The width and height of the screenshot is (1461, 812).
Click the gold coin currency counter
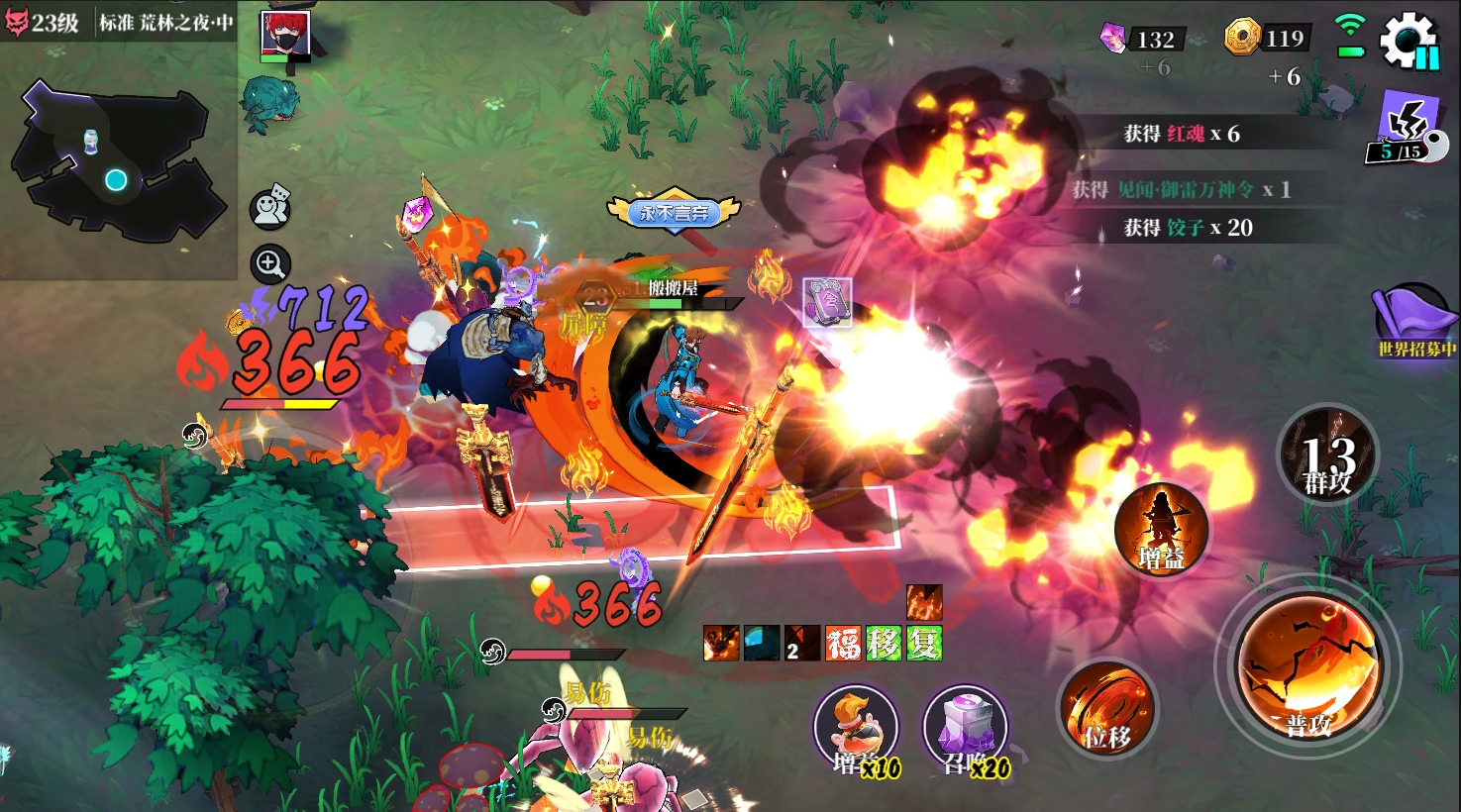coord(1269,39)
